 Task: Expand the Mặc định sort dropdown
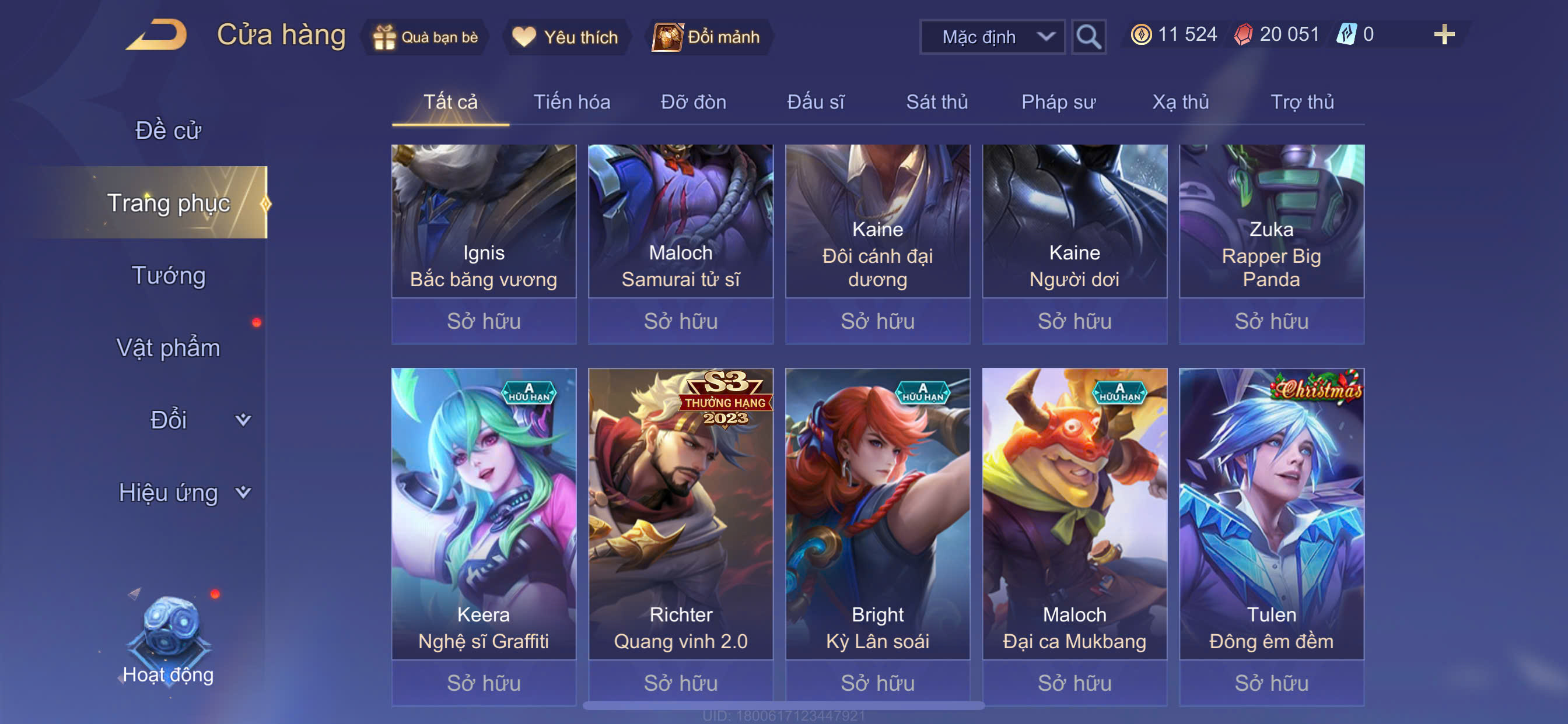click(x=992, y=37)
